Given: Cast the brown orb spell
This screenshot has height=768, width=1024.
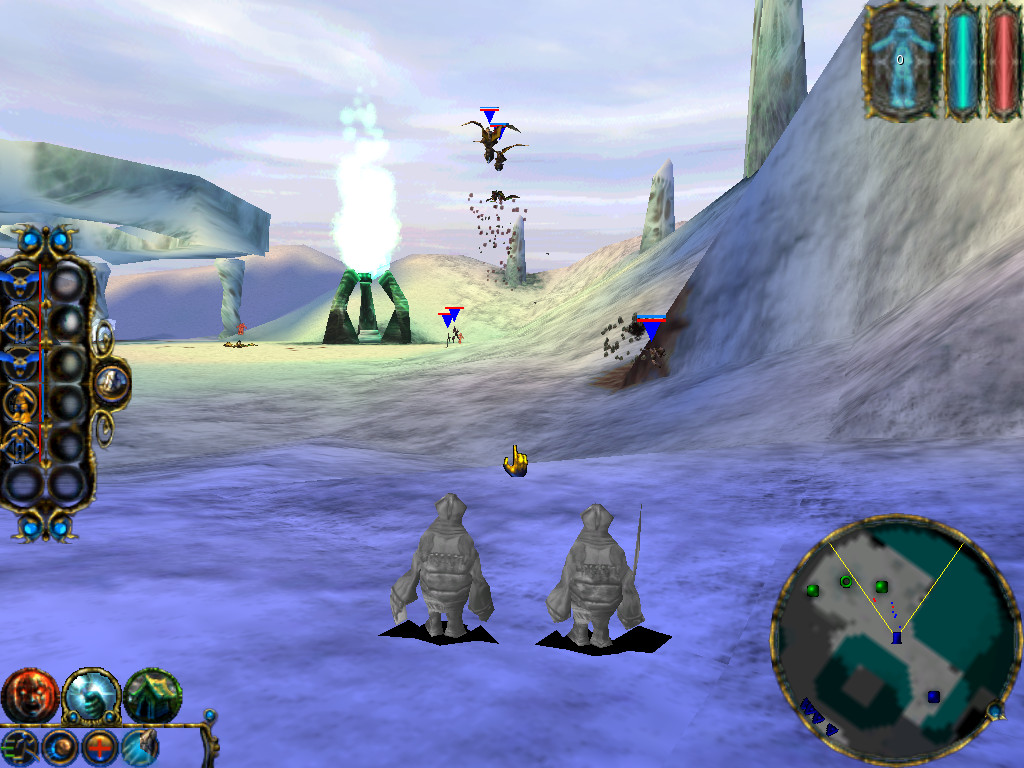Looking at the screenshot, I should 59,746.
